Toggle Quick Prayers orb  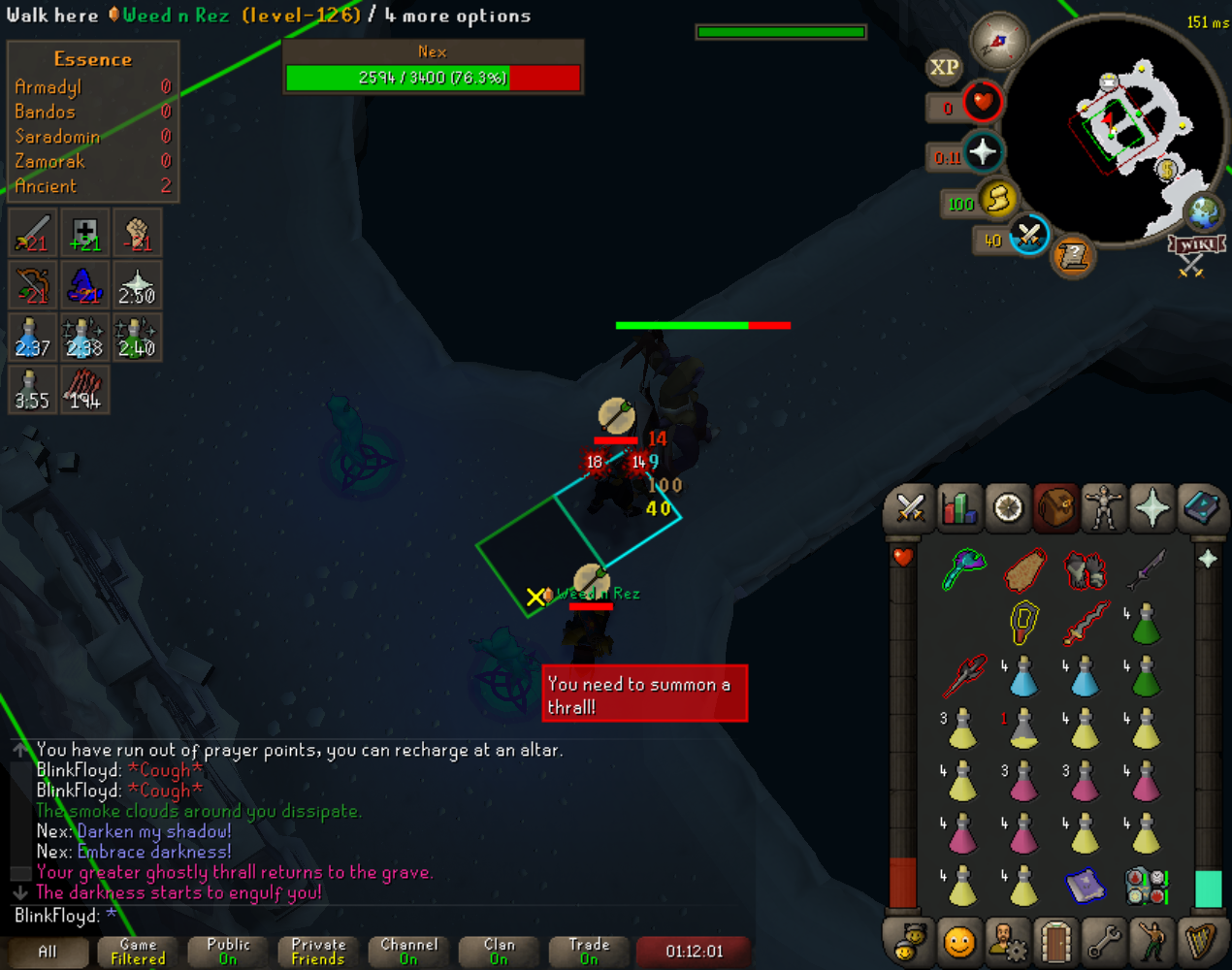[983, 152]
